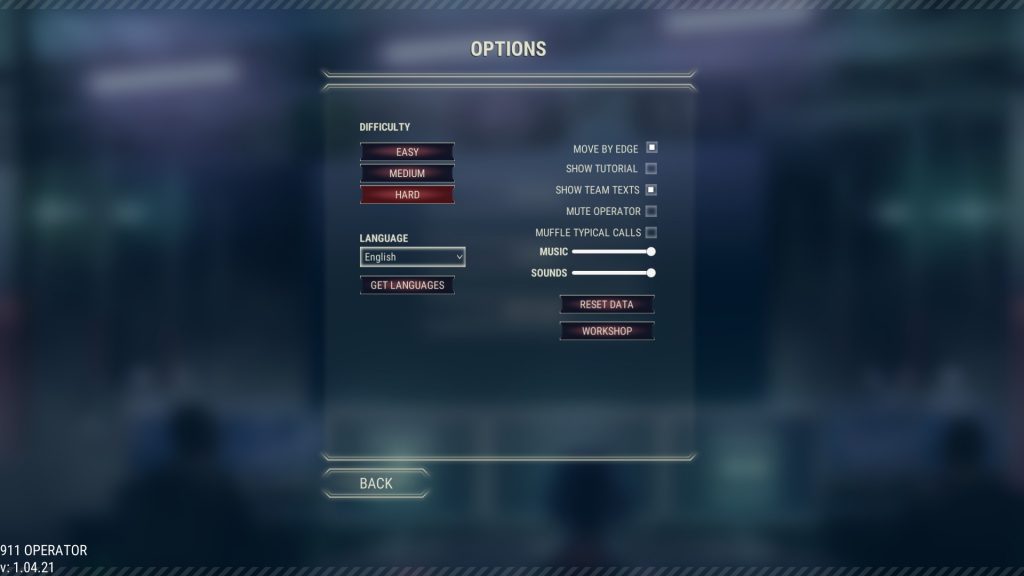
Task: Enable the Show Tutorial checkbox
Action: click(651, 169)
